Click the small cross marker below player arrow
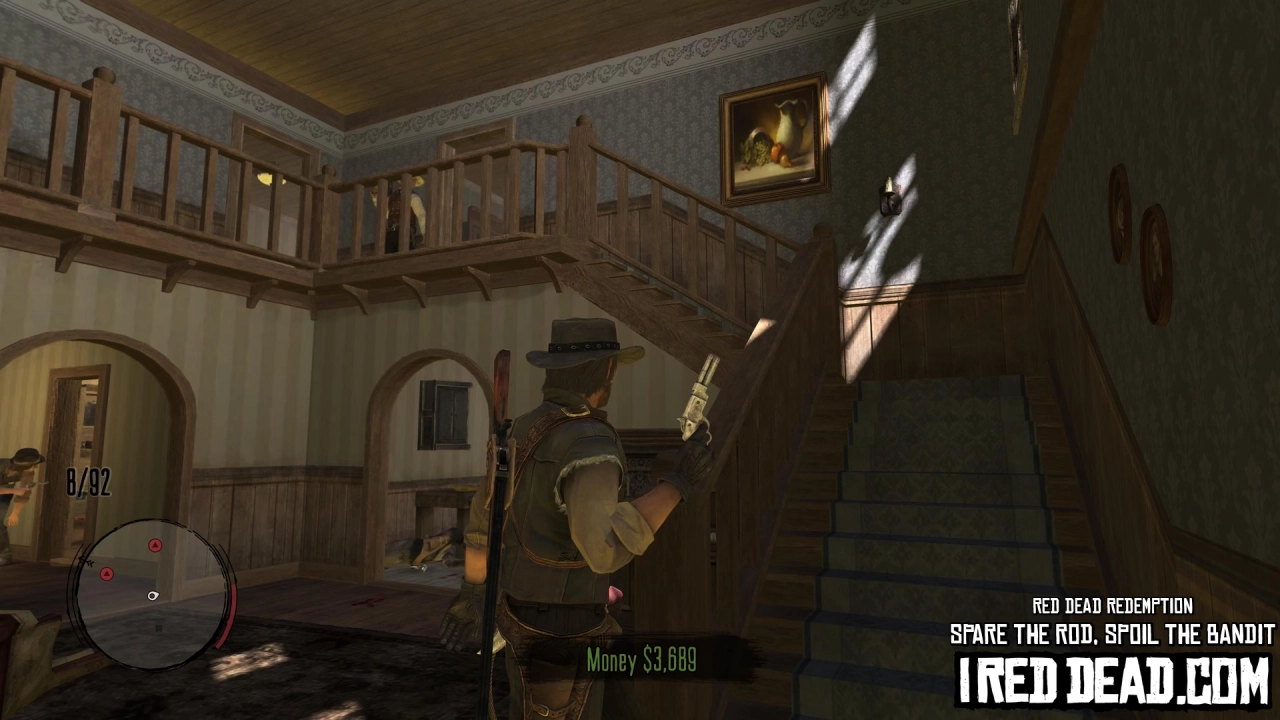Image resolution: width=1280 pixels, height=720 pixels. pyautogui.click(x=157, y=628)
